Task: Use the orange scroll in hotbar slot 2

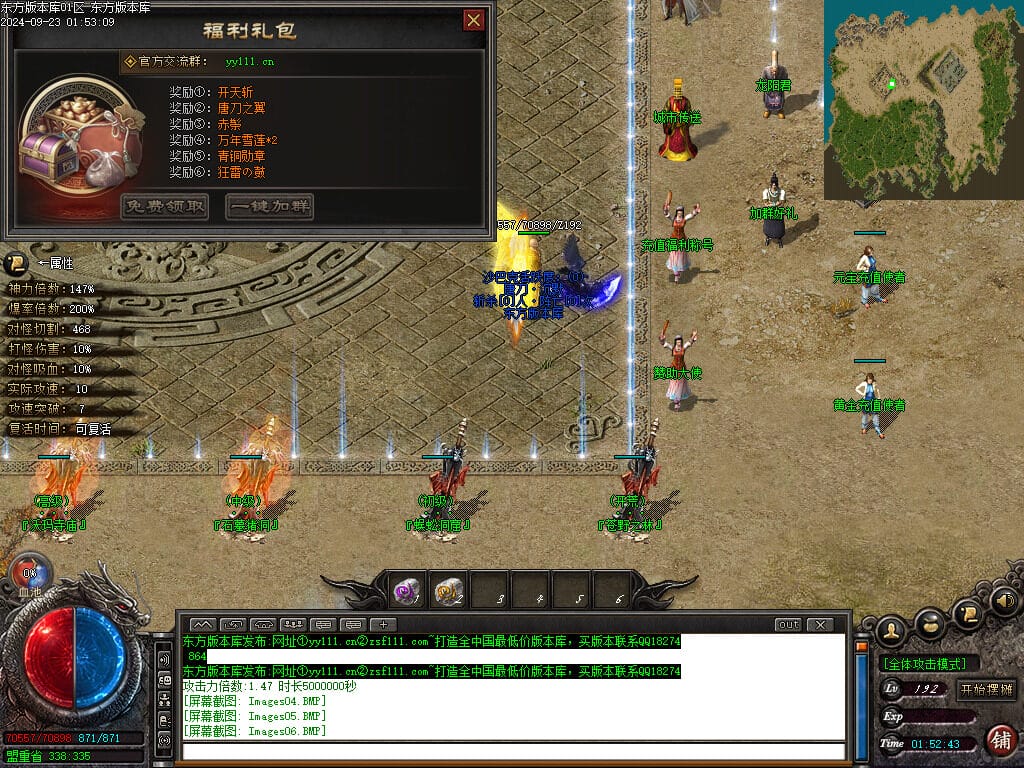Action: pyautogui.click(x=449, y=592)
